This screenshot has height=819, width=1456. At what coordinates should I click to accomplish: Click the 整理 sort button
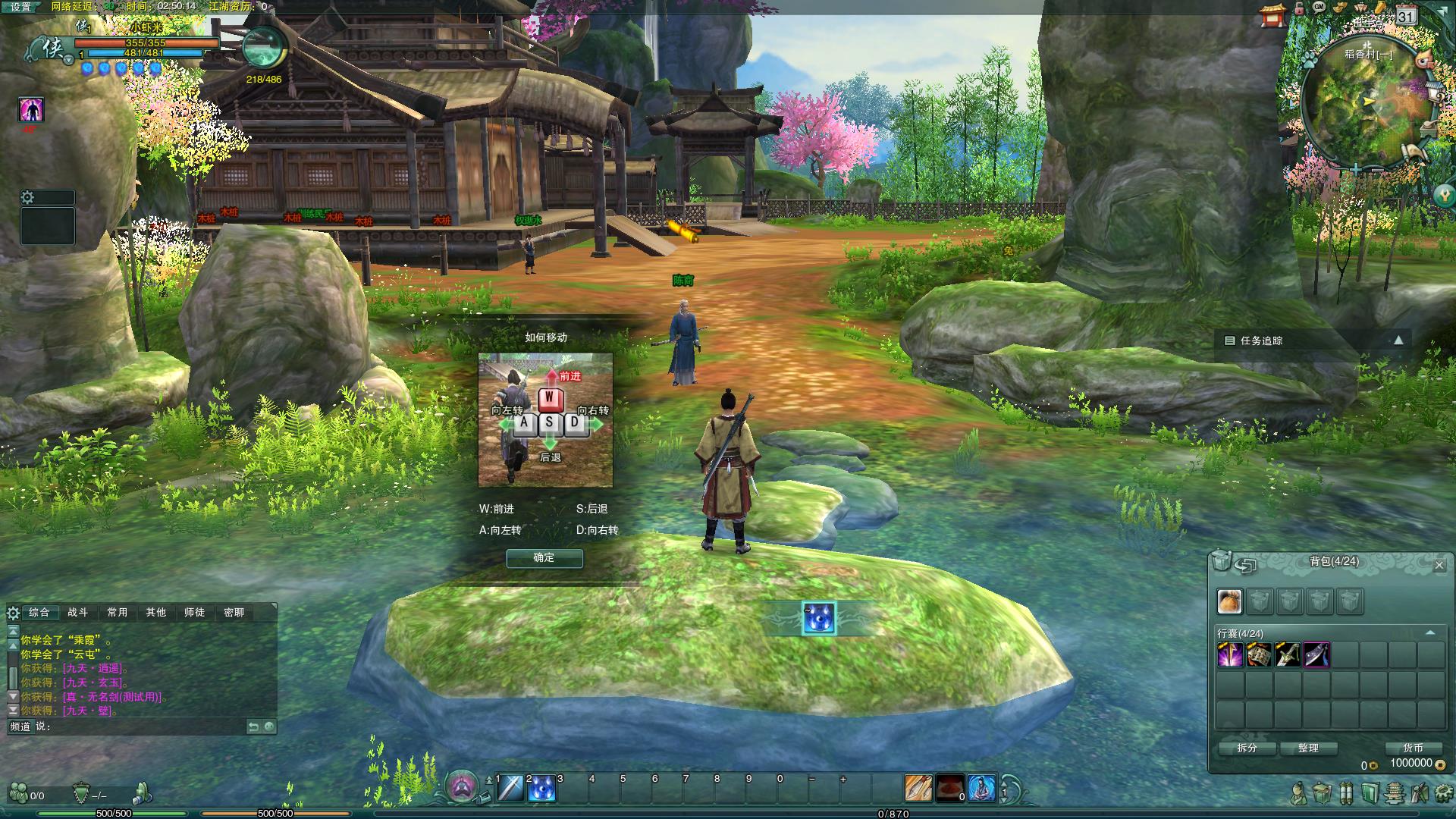pyautogui.click(x=1308, y=748)
